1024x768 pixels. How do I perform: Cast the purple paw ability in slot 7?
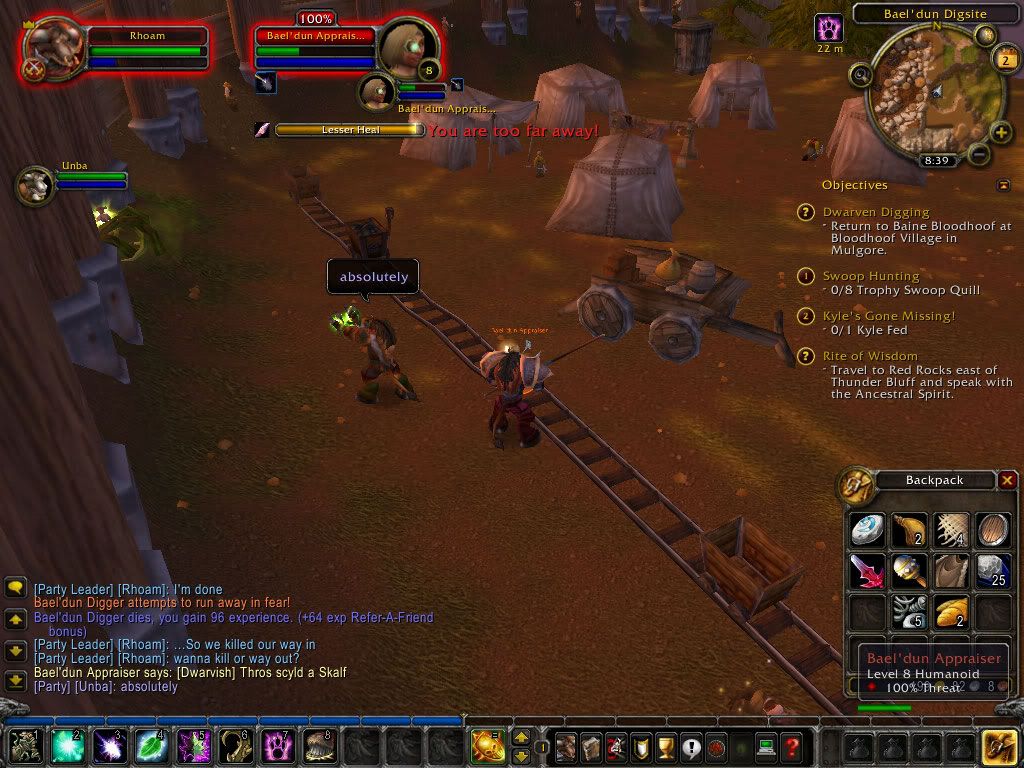pyautogui.click(x=277, y=746)
